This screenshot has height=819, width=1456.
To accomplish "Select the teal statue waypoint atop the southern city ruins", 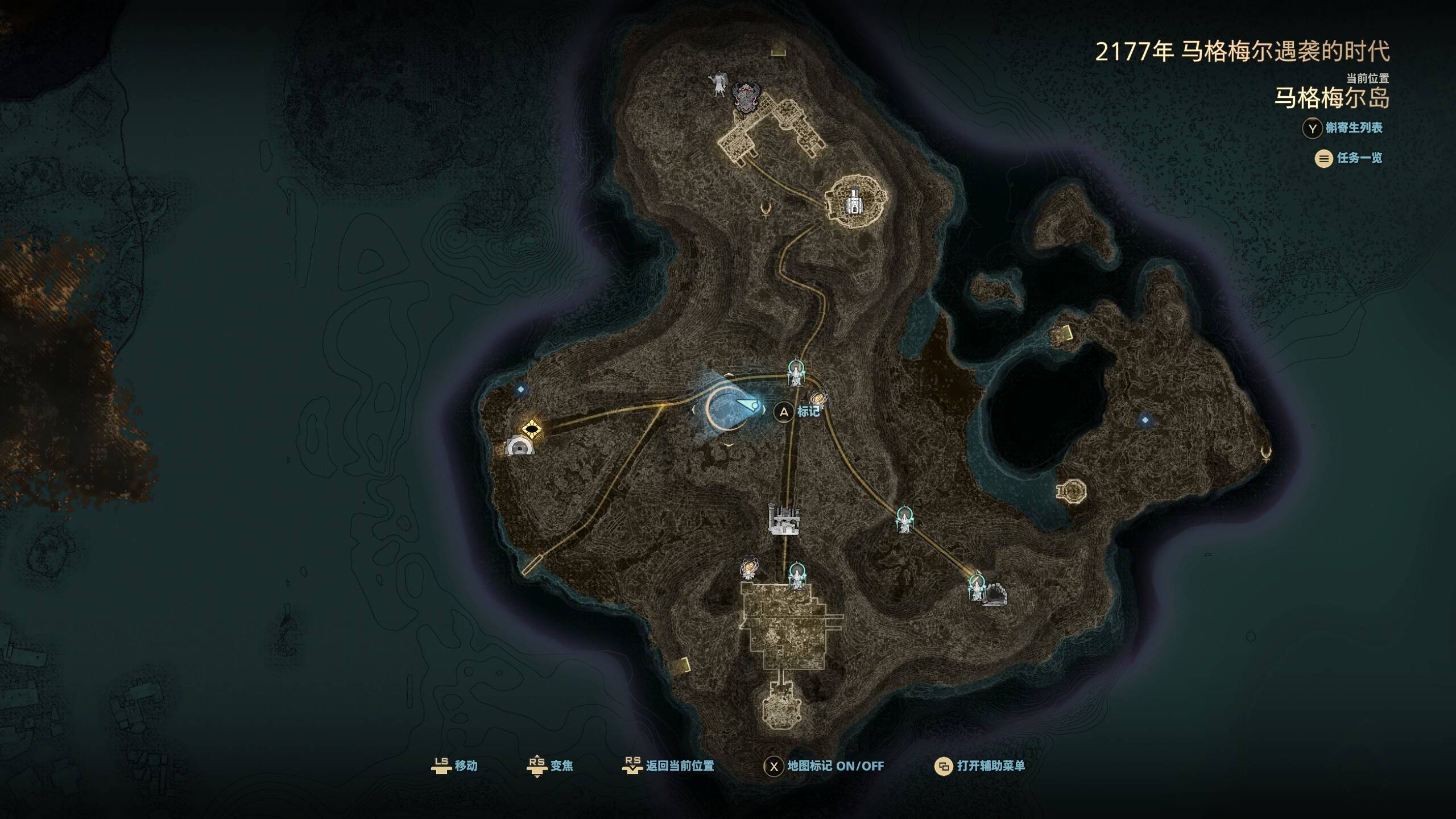I will [797, 576].
